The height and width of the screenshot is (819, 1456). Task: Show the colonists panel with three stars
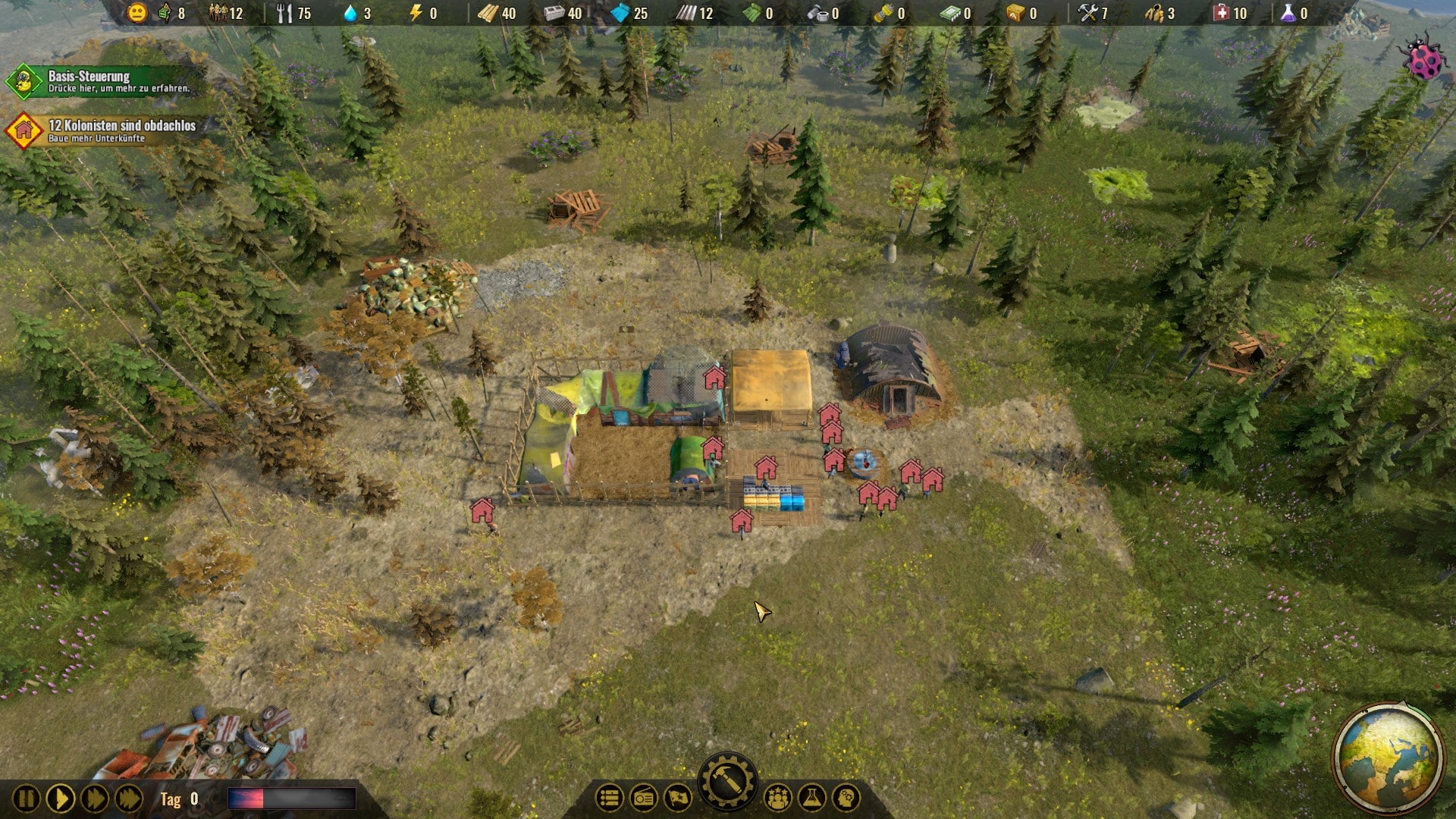[x=777, y=798]
